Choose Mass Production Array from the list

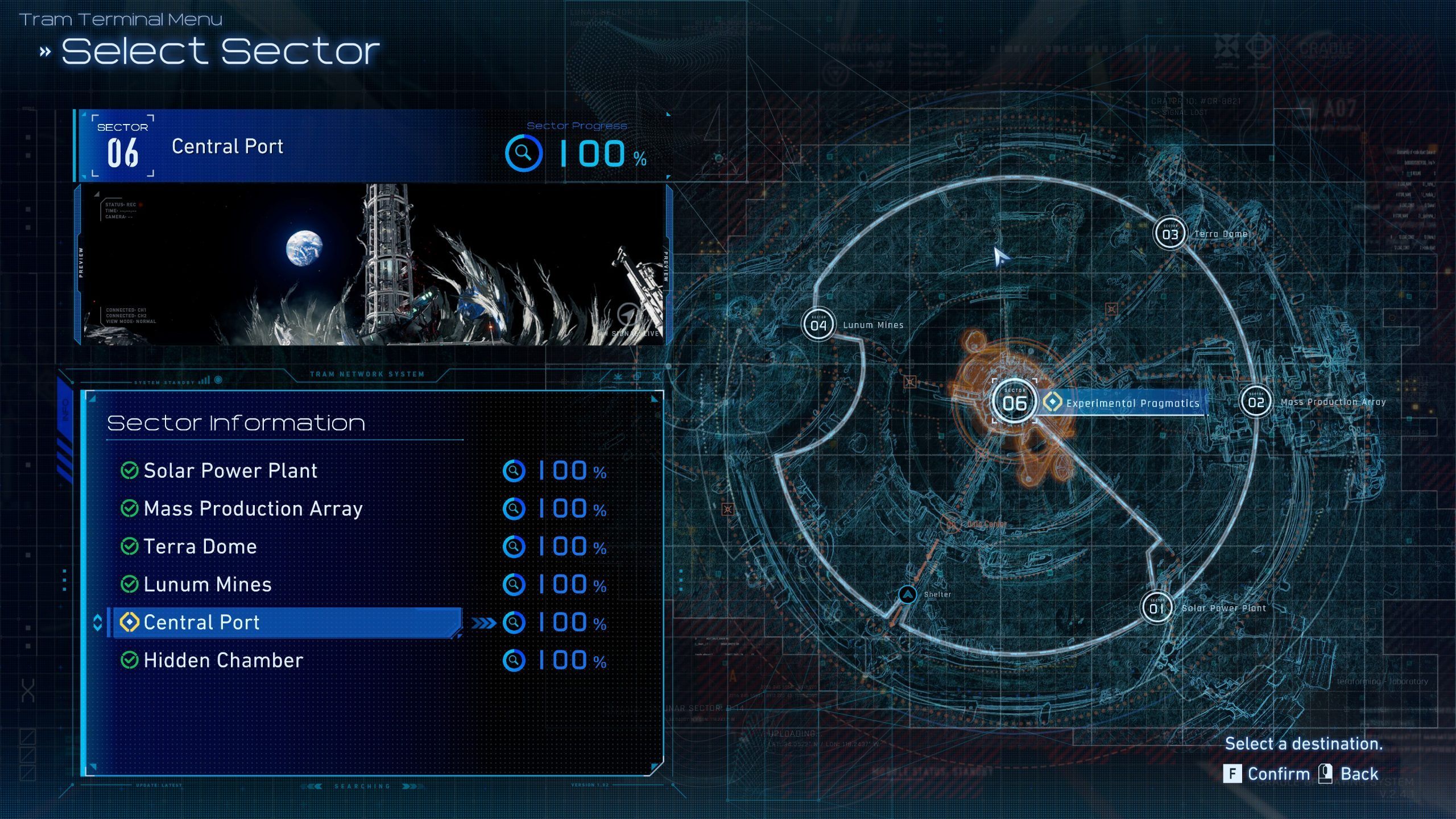click(x=253, y=508)
